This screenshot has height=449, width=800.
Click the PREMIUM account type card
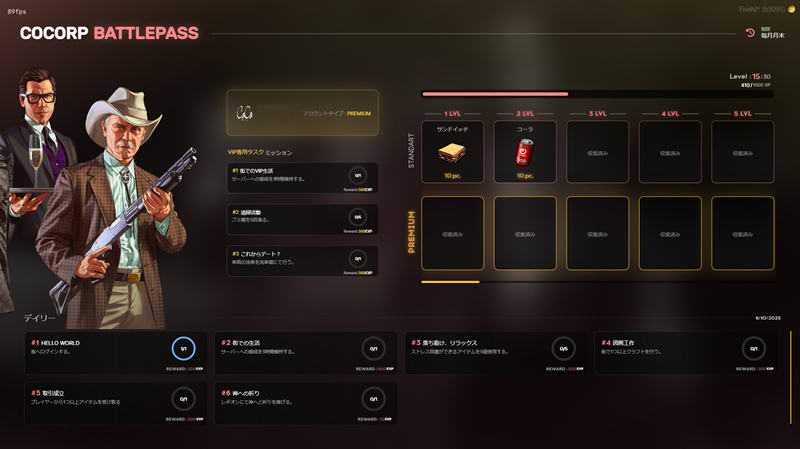(302, 113)
